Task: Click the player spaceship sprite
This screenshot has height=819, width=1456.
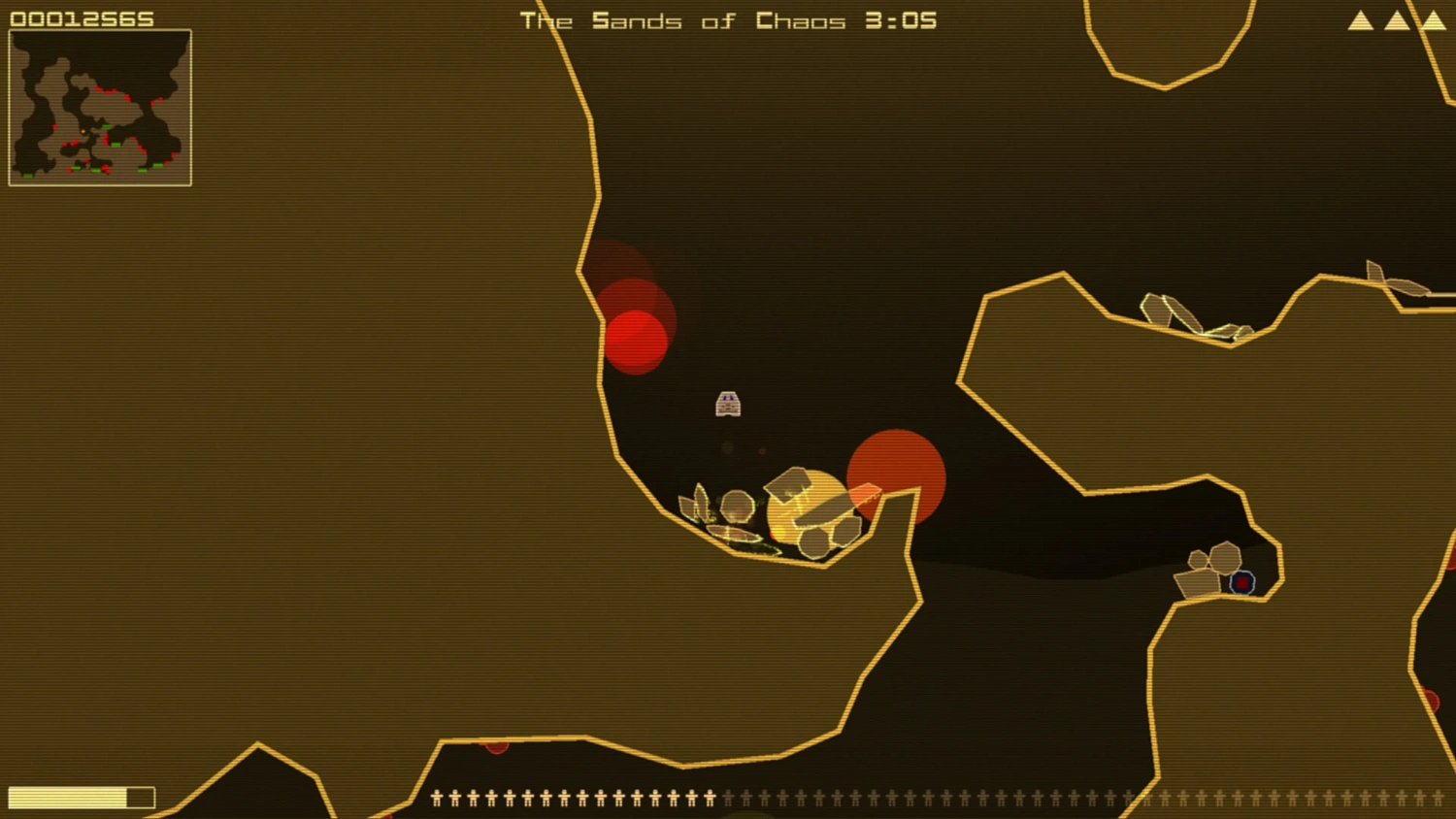Action: [729, 405]
